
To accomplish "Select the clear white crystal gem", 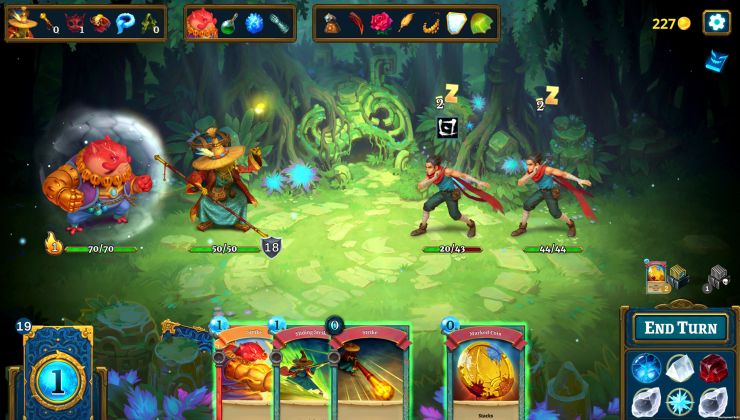I will (x=679, y=368).
